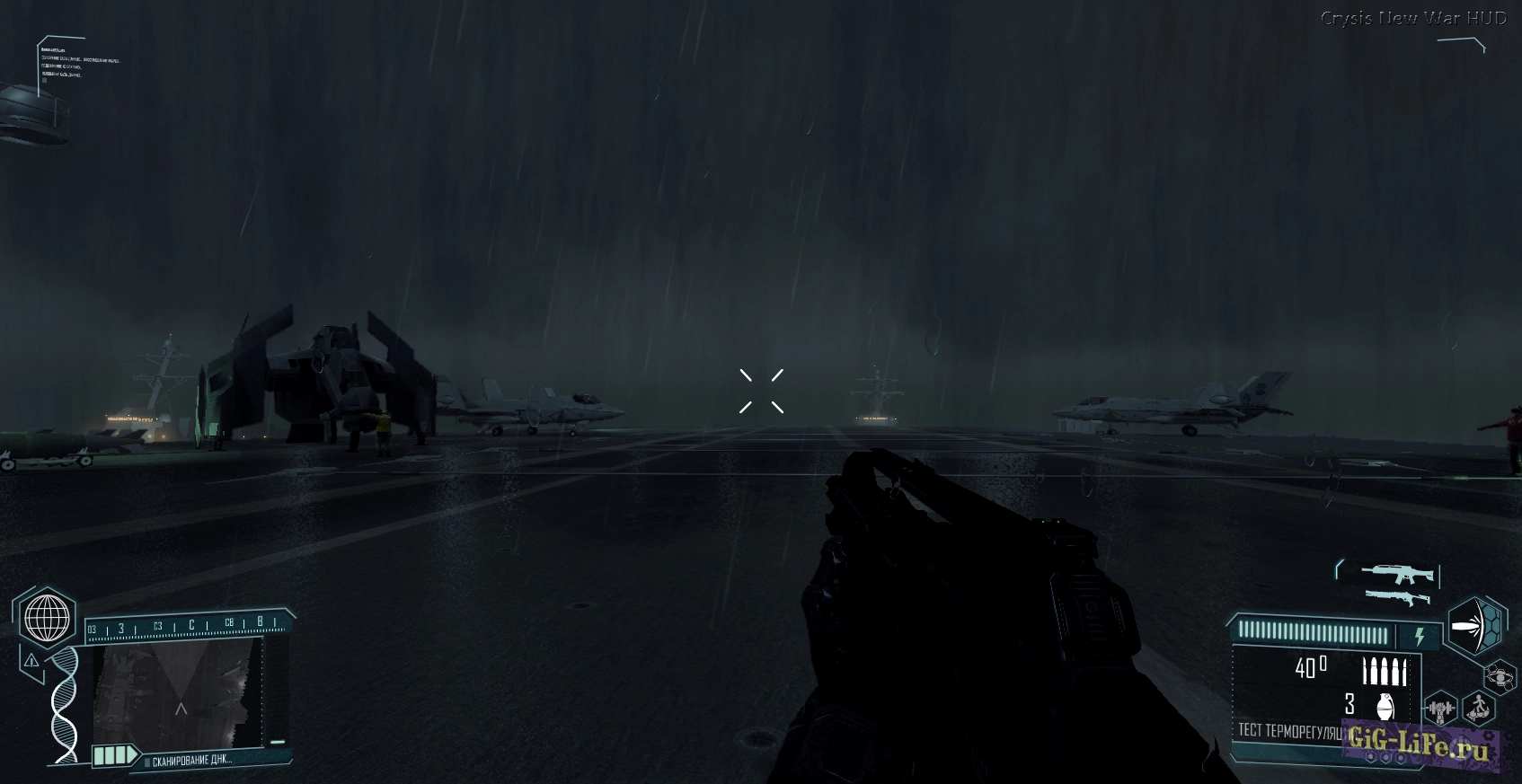Click the Cloak mode hexagon icon

pyautogui.click(x=1500, y=676)
